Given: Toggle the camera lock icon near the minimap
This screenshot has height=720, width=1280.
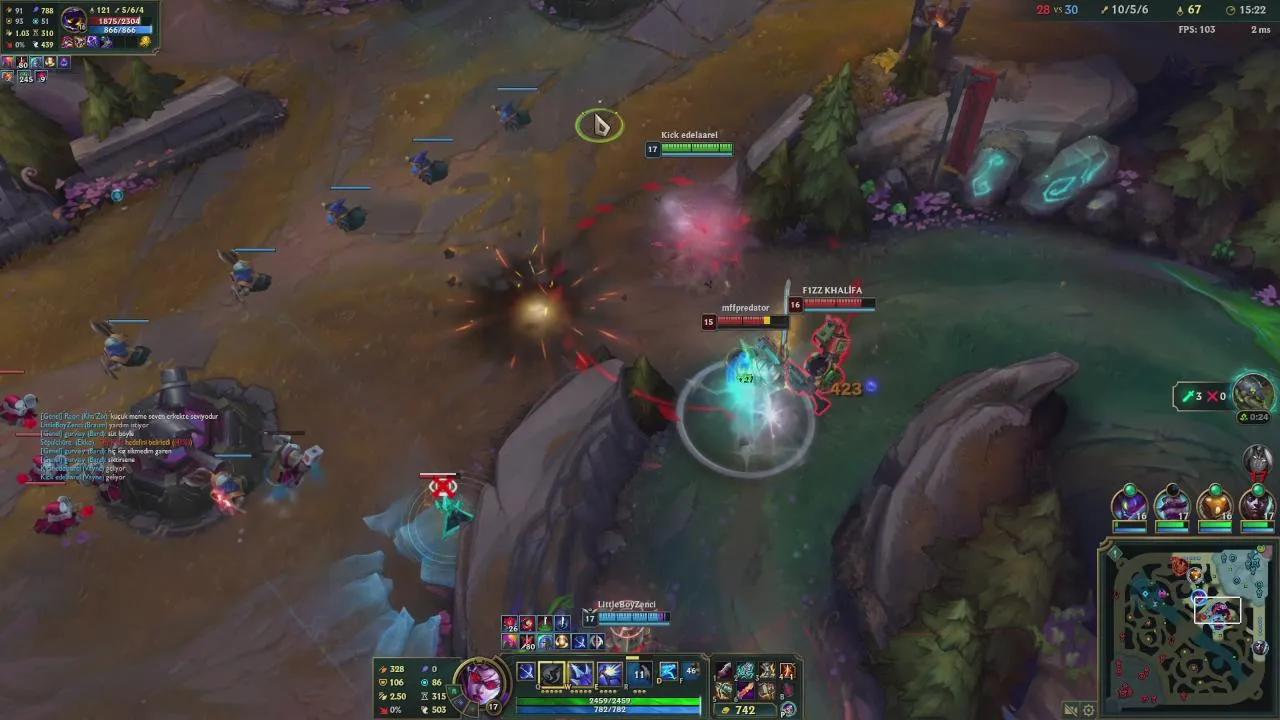Looking at the screenshot, I should [1071, 710].
